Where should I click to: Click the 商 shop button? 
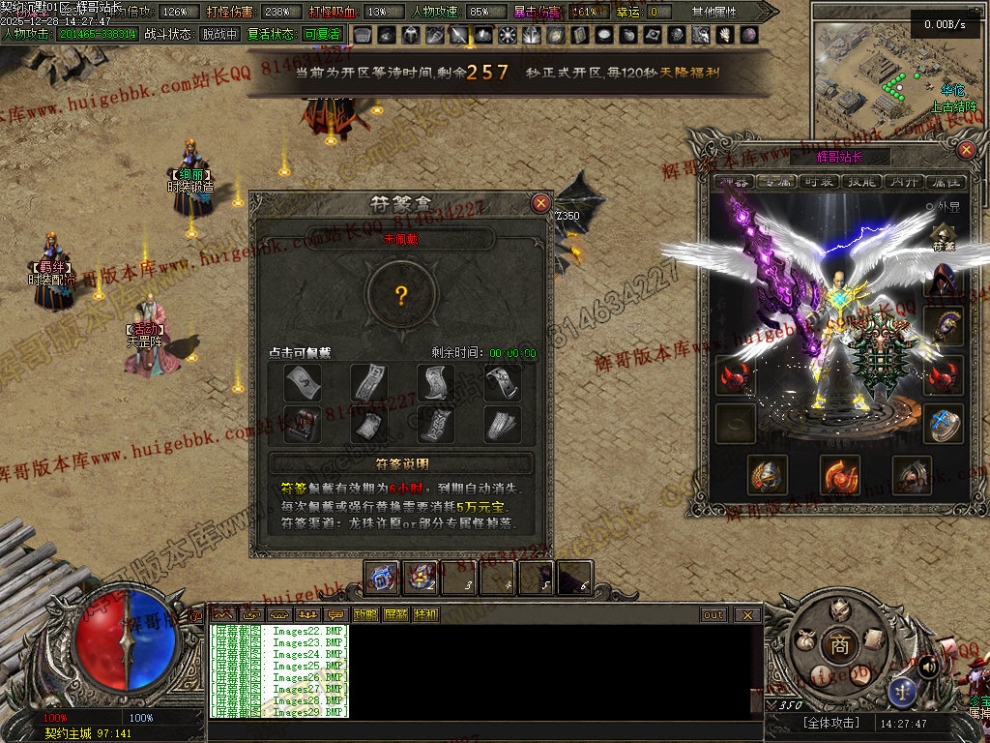click(840, 646)
